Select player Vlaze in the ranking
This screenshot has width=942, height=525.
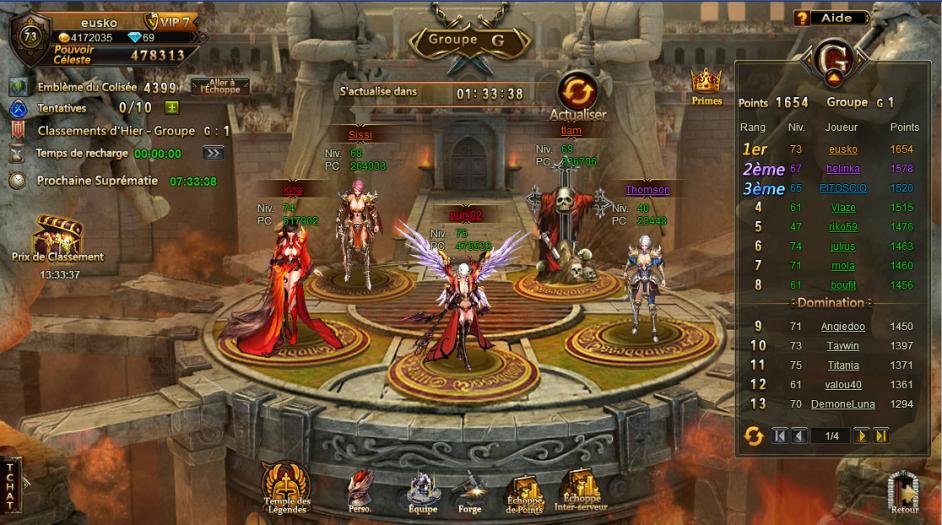point(843,207)
